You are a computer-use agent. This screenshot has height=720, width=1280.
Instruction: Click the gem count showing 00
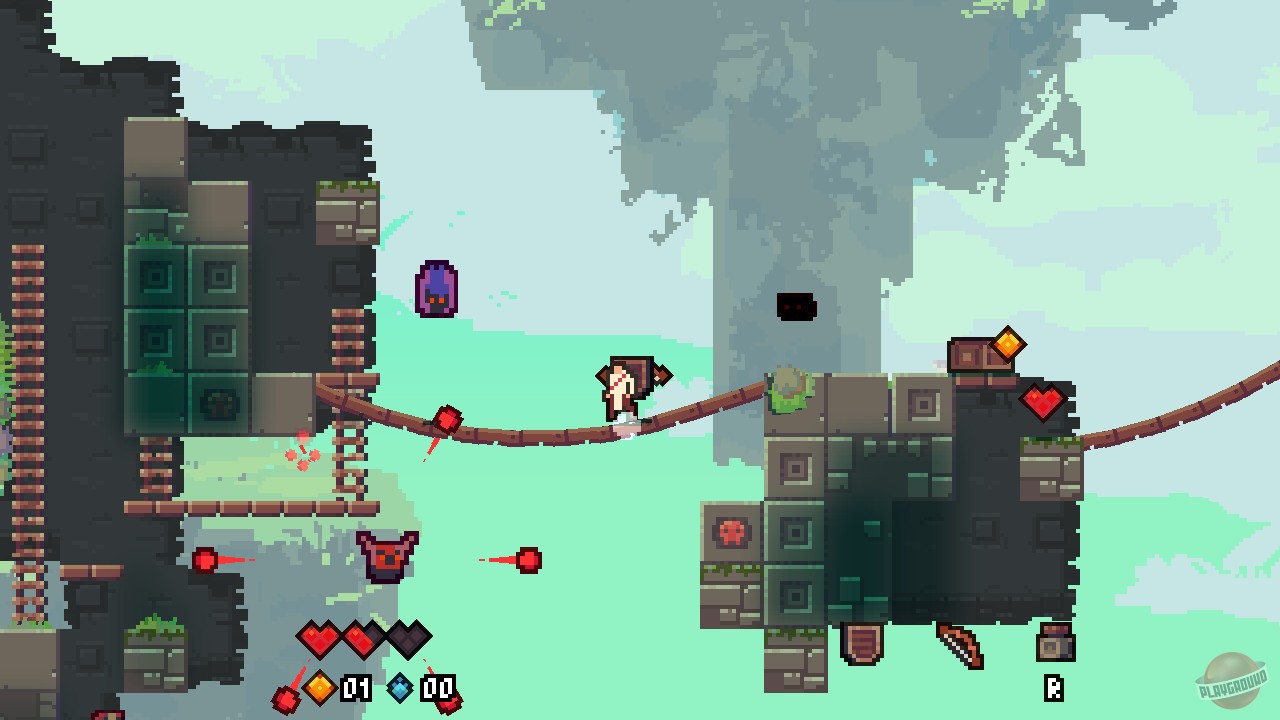[x=437, y=689]
